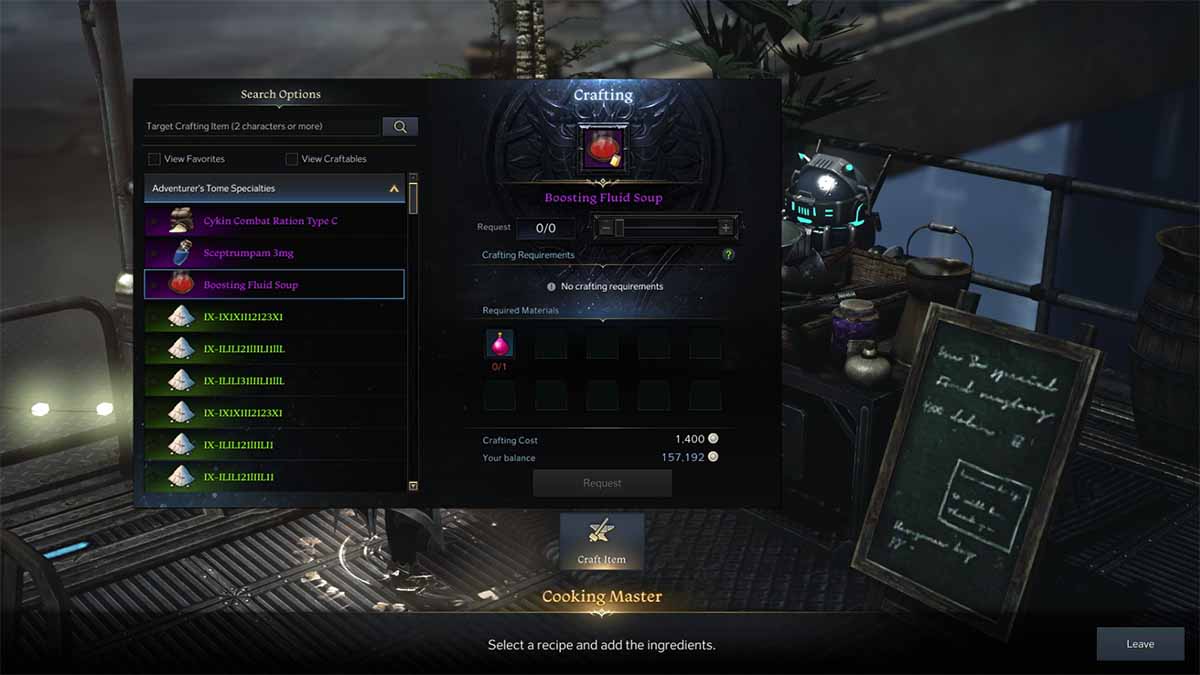Select the pink potion required material
Image resolution: width=1200 pixels, height=675 pixels.
pos(499,344)
